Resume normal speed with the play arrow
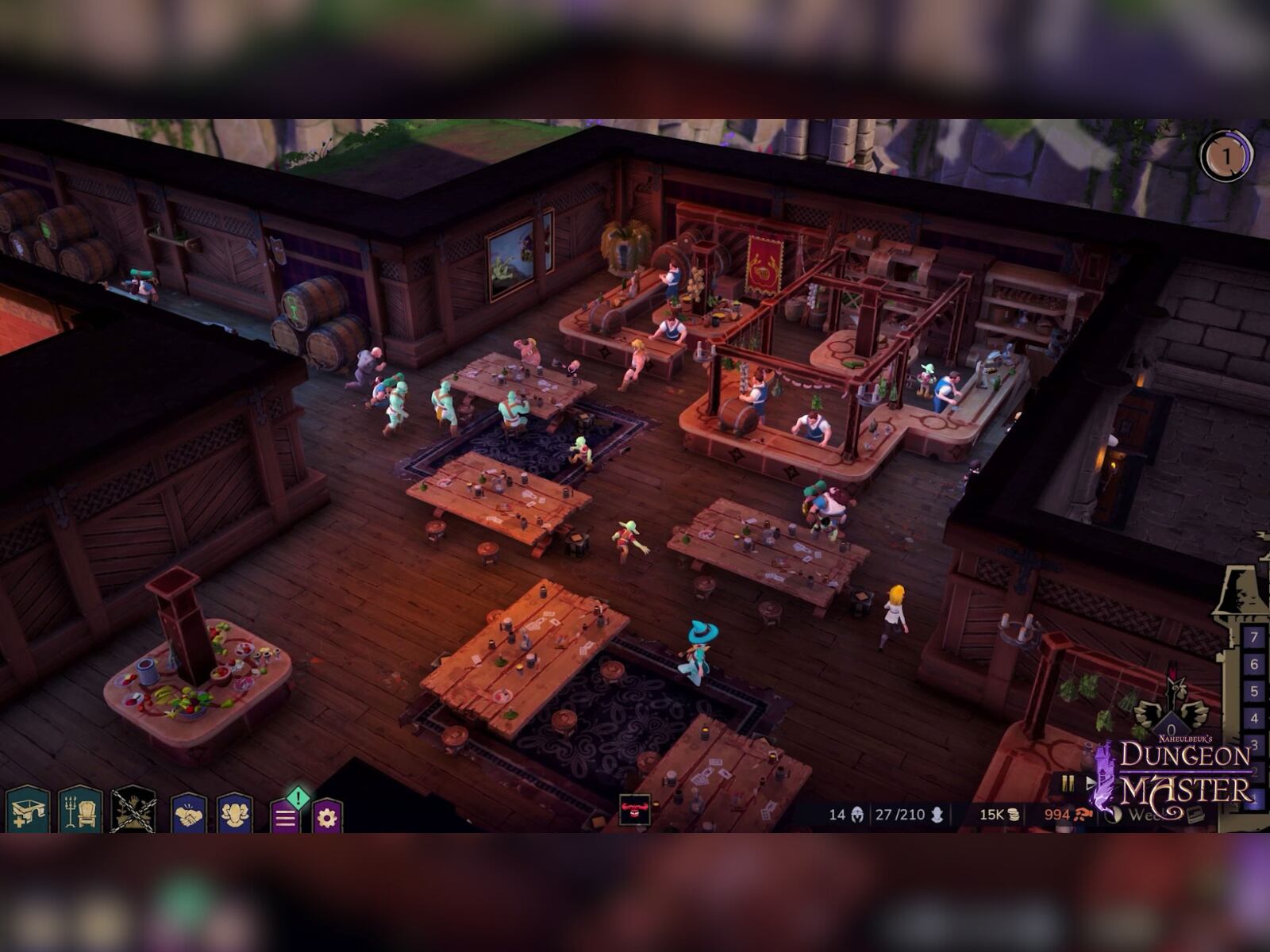Screen dimensions: 1270x952 (x=1091, y=783)
